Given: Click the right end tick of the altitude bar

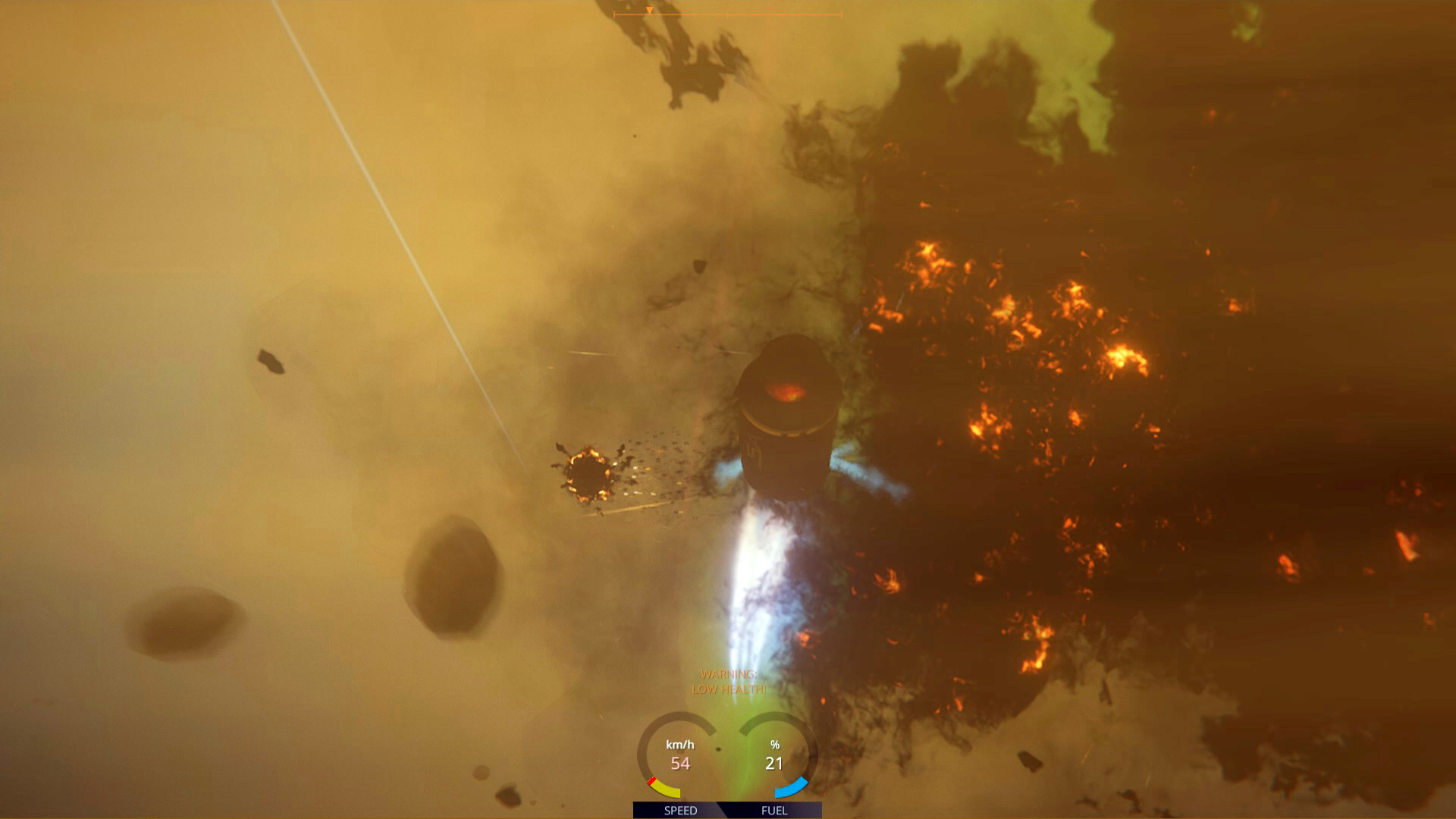Looking at the screenshot, I should pos(839,14).
